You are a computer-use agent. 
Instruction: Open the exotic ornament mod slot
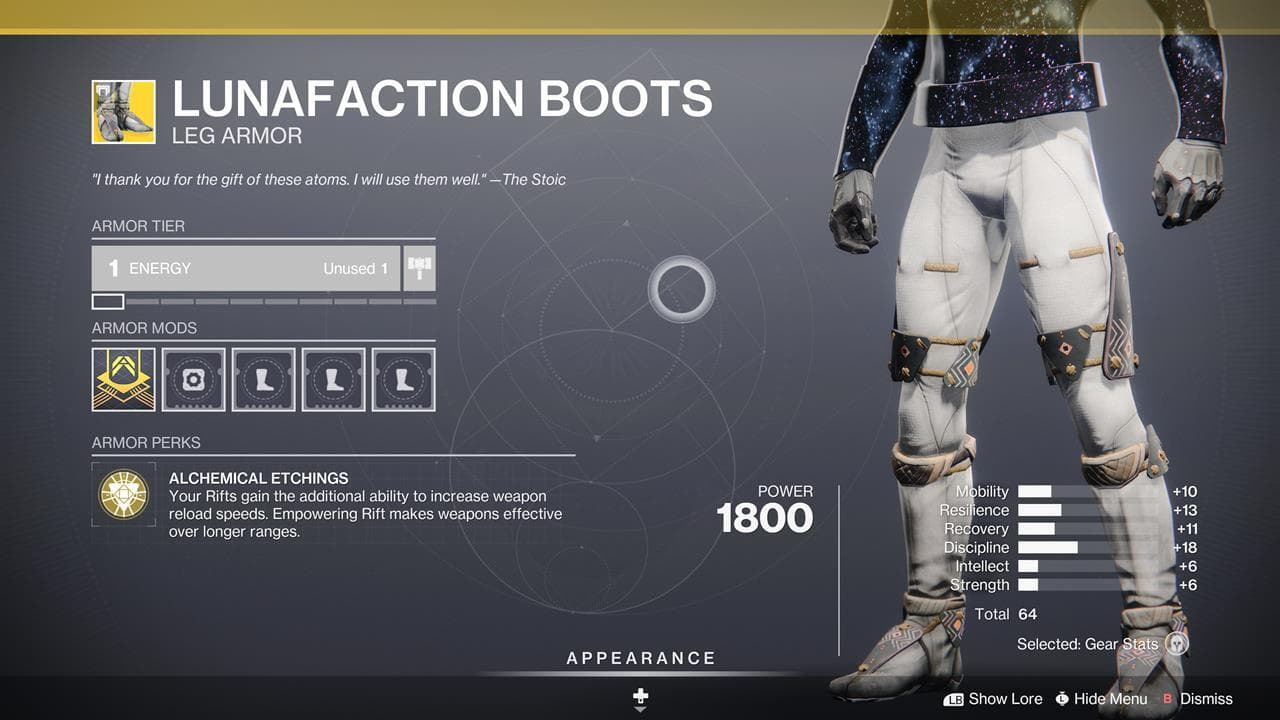point(123,378)
